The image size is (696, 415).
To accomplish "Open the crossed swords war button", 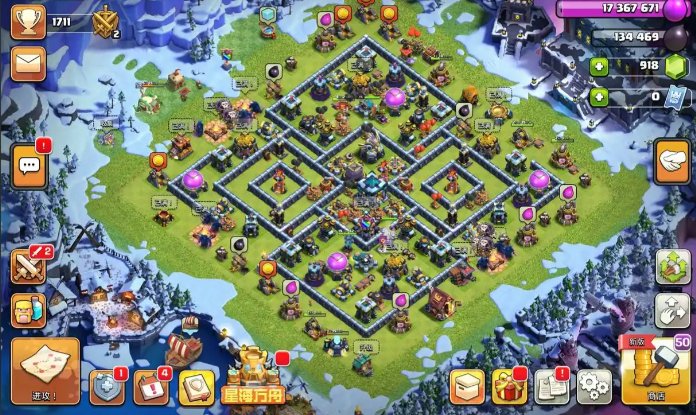I will pyautogui.click(x=28, y=266).
